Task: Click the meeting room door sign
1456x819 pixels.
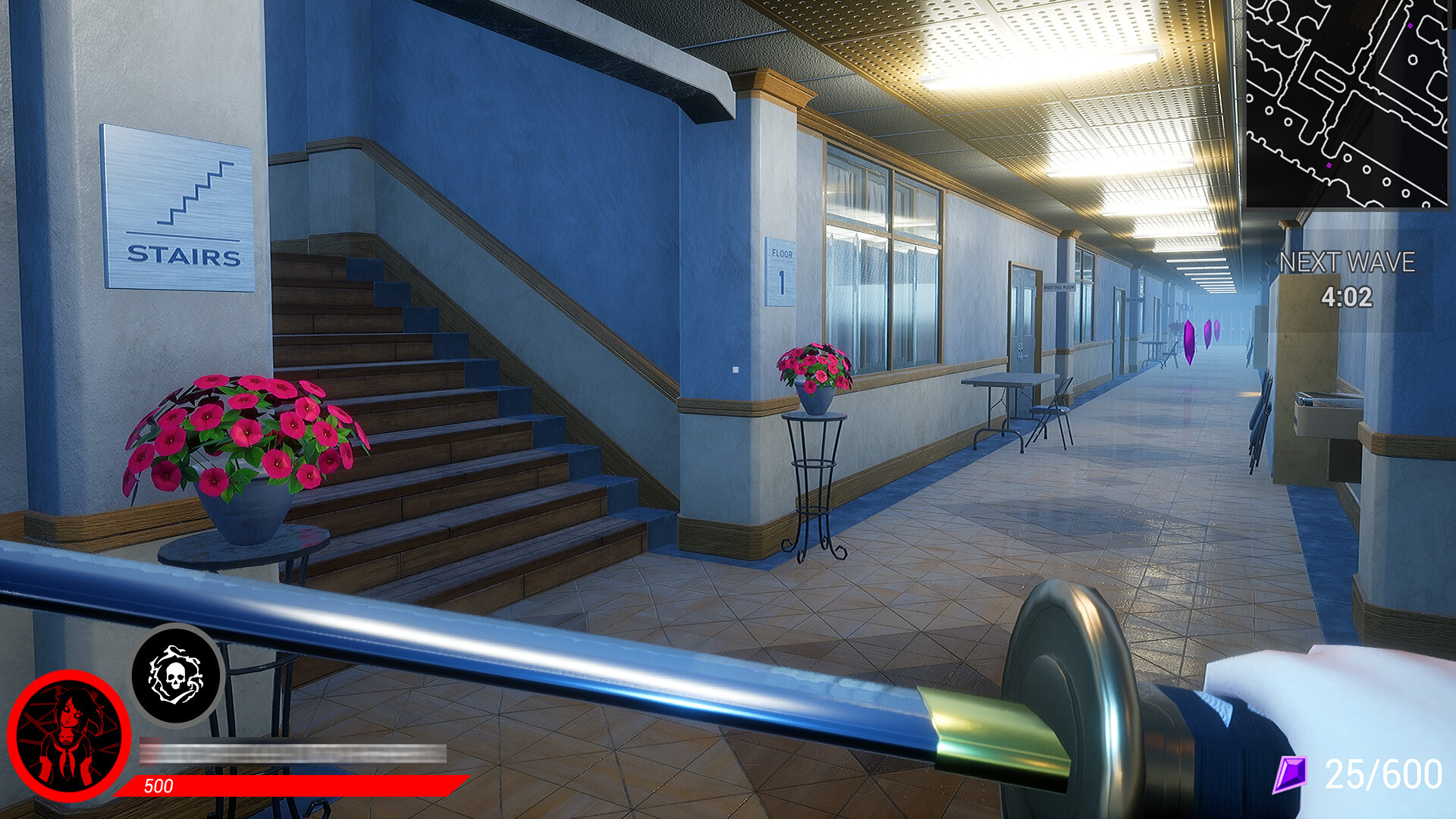Action: tap(1059, 287)
